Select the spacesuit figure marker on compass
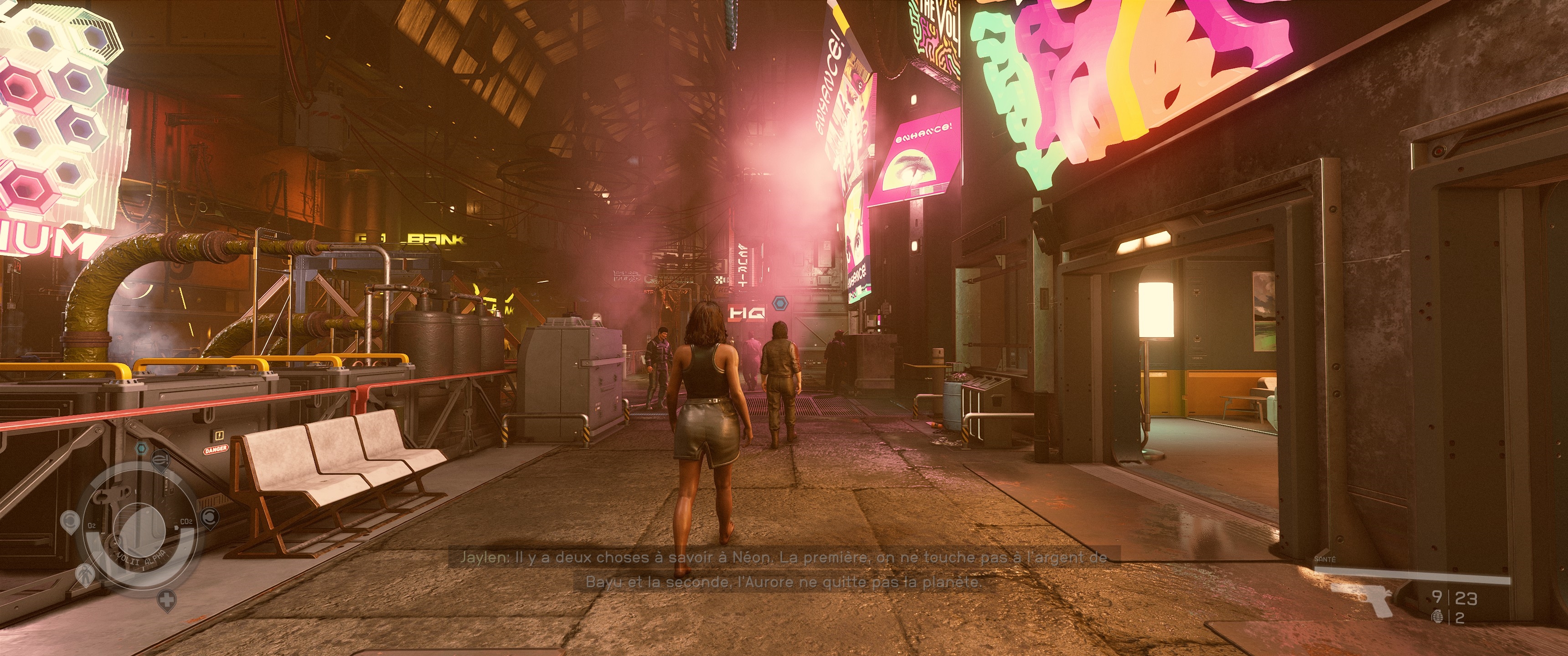Screen dimensions: 1568x656 pyautogui.click(x=85, y=574)
